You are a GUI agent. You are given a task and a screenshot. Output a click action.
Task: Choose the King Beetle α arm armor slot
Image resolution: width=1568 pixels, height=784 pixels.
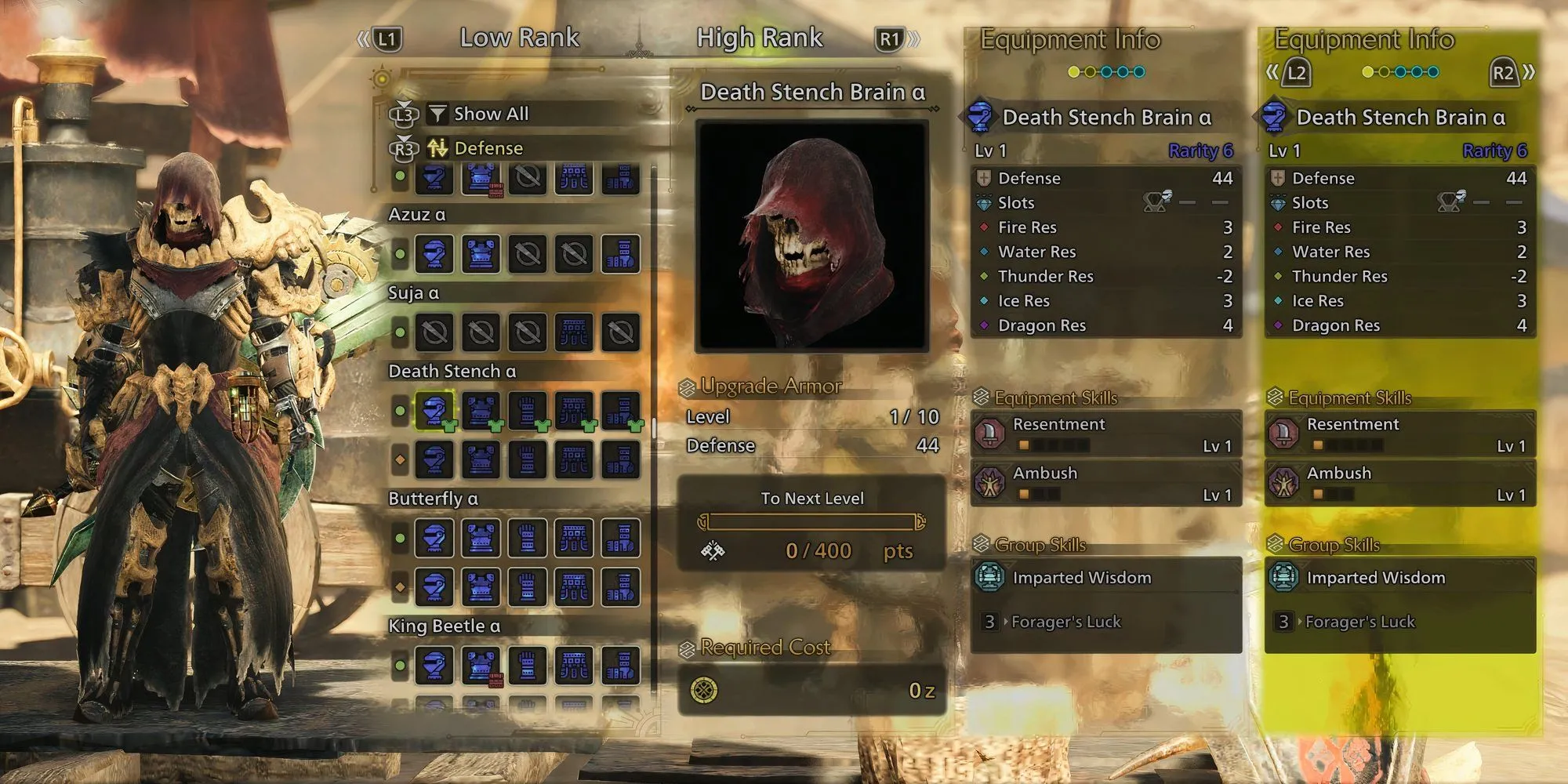click(528, 666)
